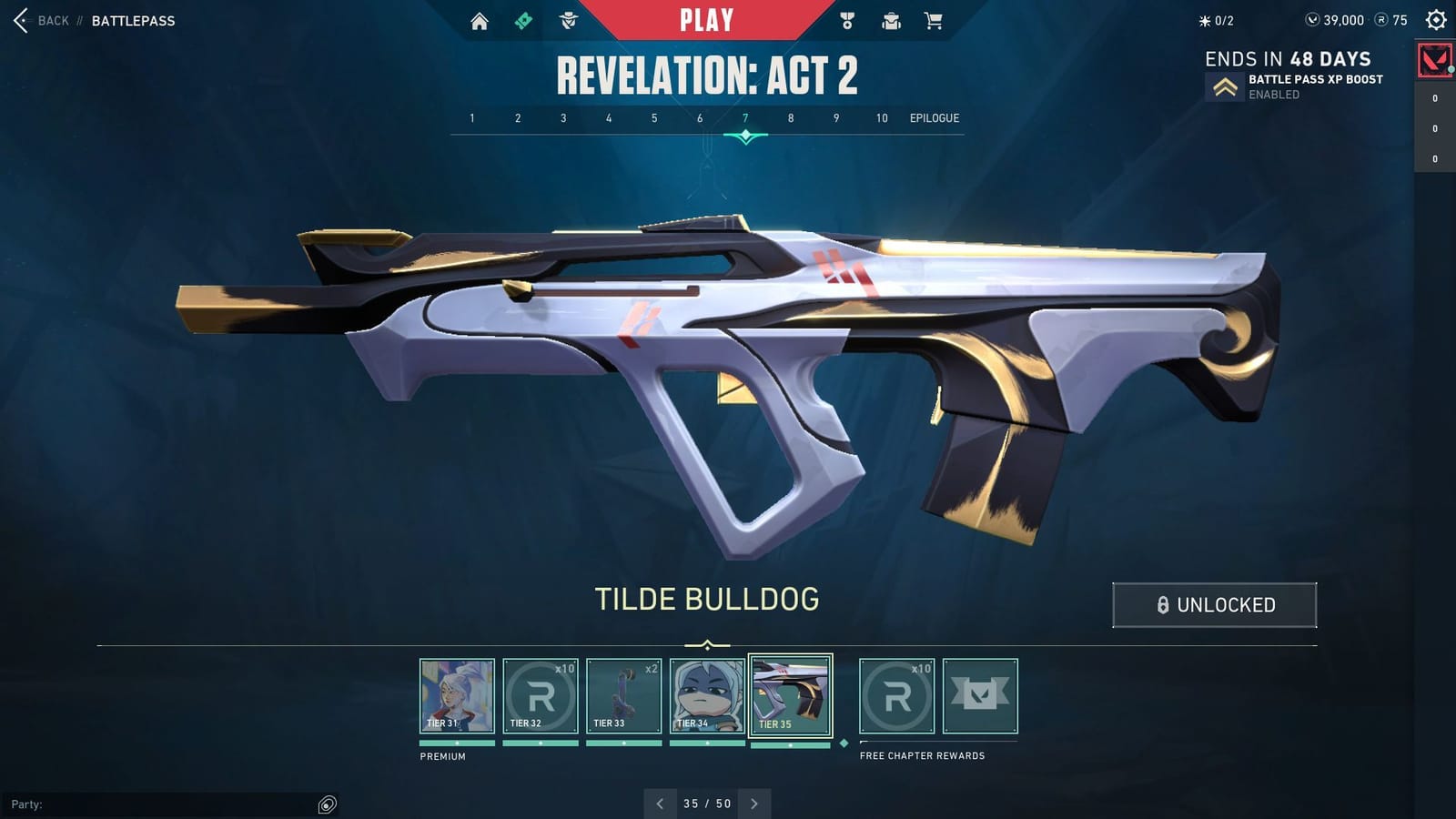Advance pagination with the right arrow
Viewport: 1456px width, 819px height.
click(754, 804)
